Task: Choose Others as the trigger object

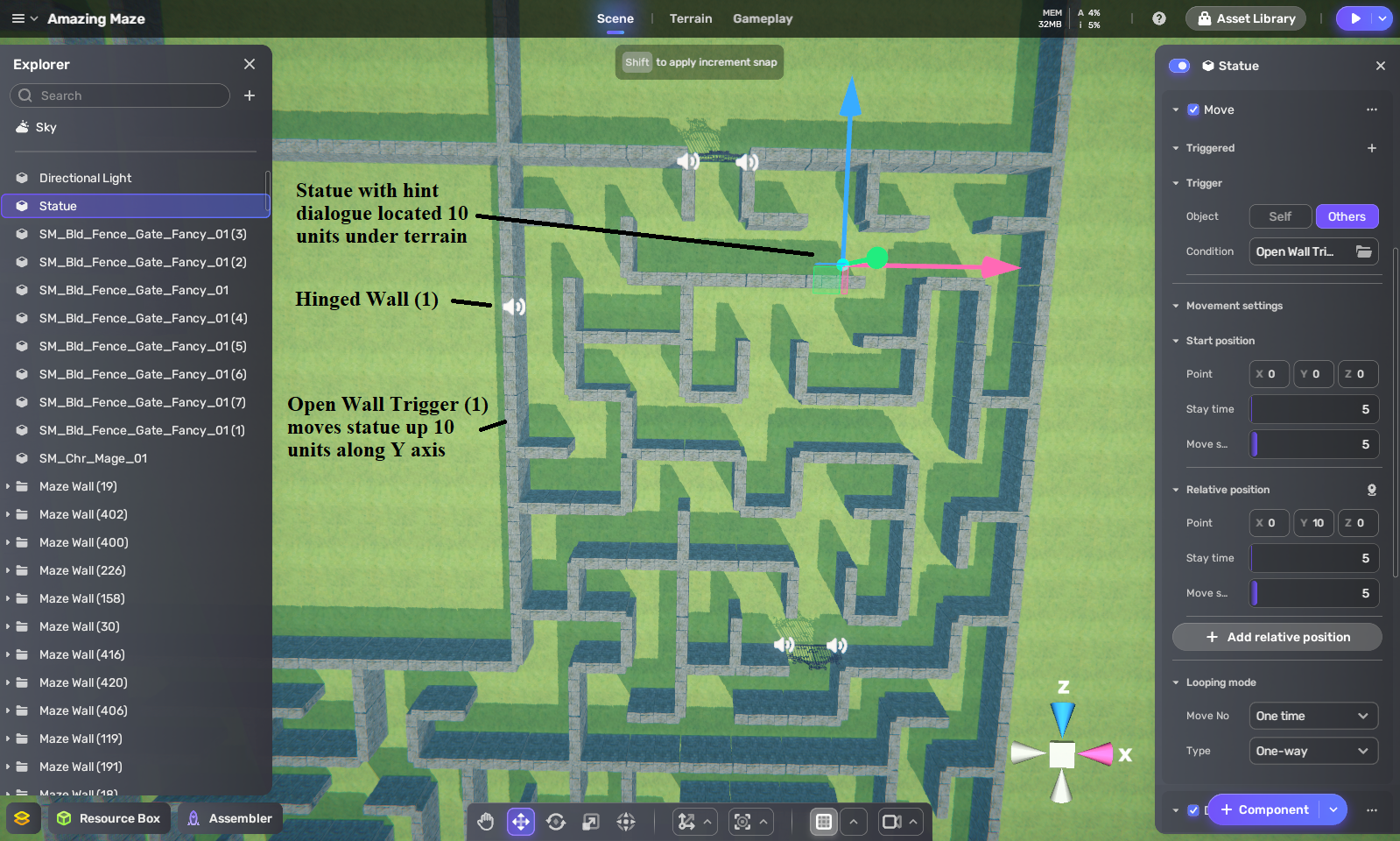Action: (1346, 216)
